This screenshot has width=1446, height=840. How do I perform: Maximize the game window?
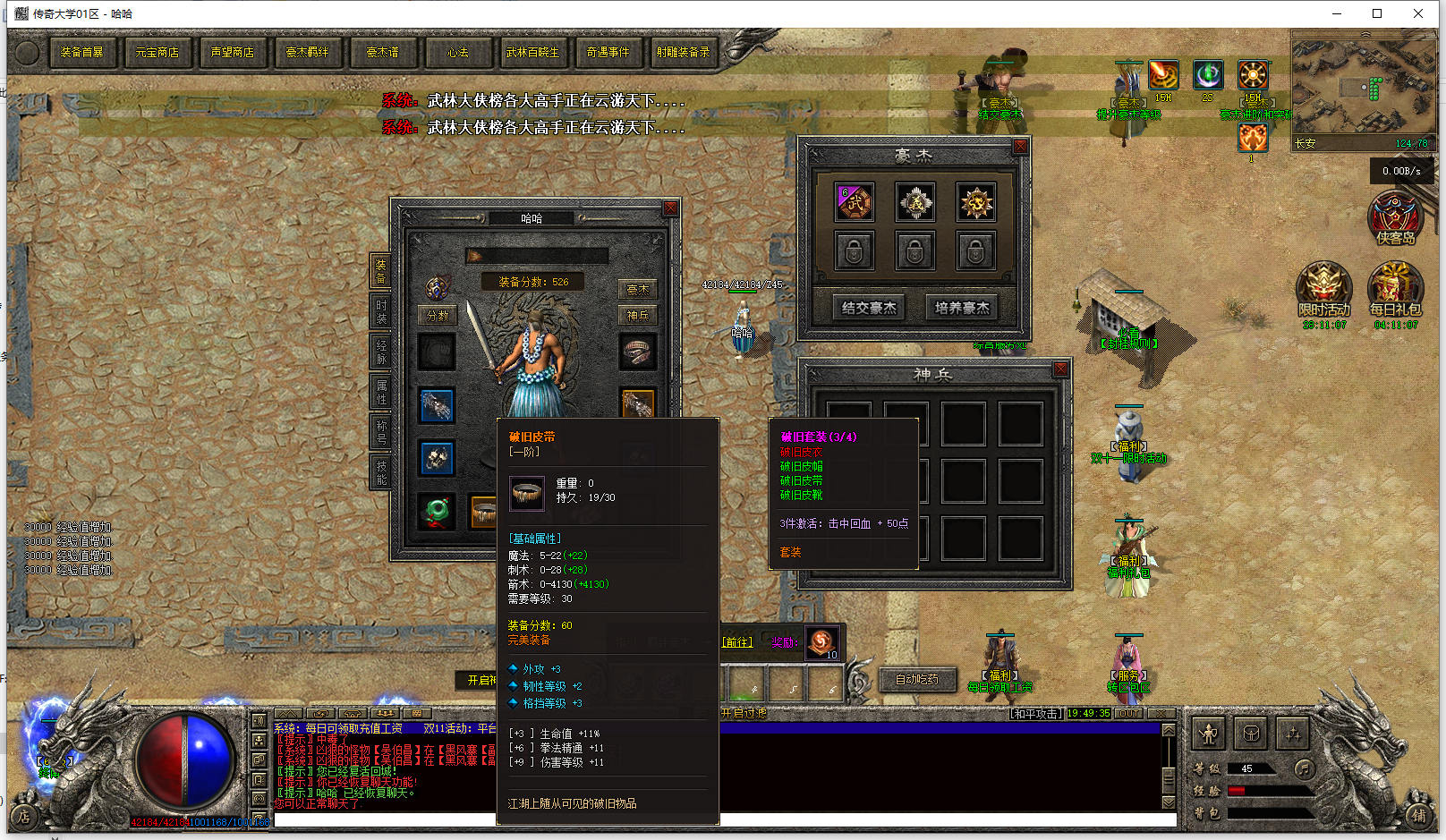click(x=1377, y=13)
